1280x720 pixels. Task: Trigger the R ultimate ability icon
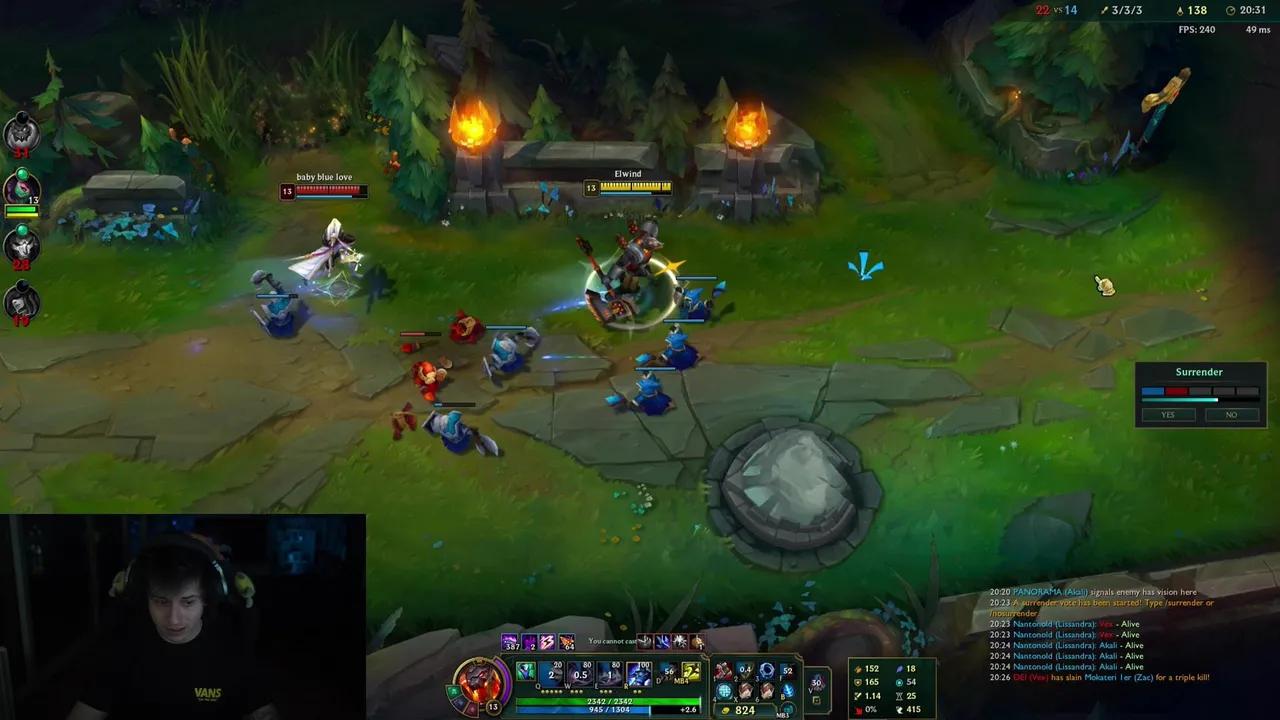click(637, 674)
